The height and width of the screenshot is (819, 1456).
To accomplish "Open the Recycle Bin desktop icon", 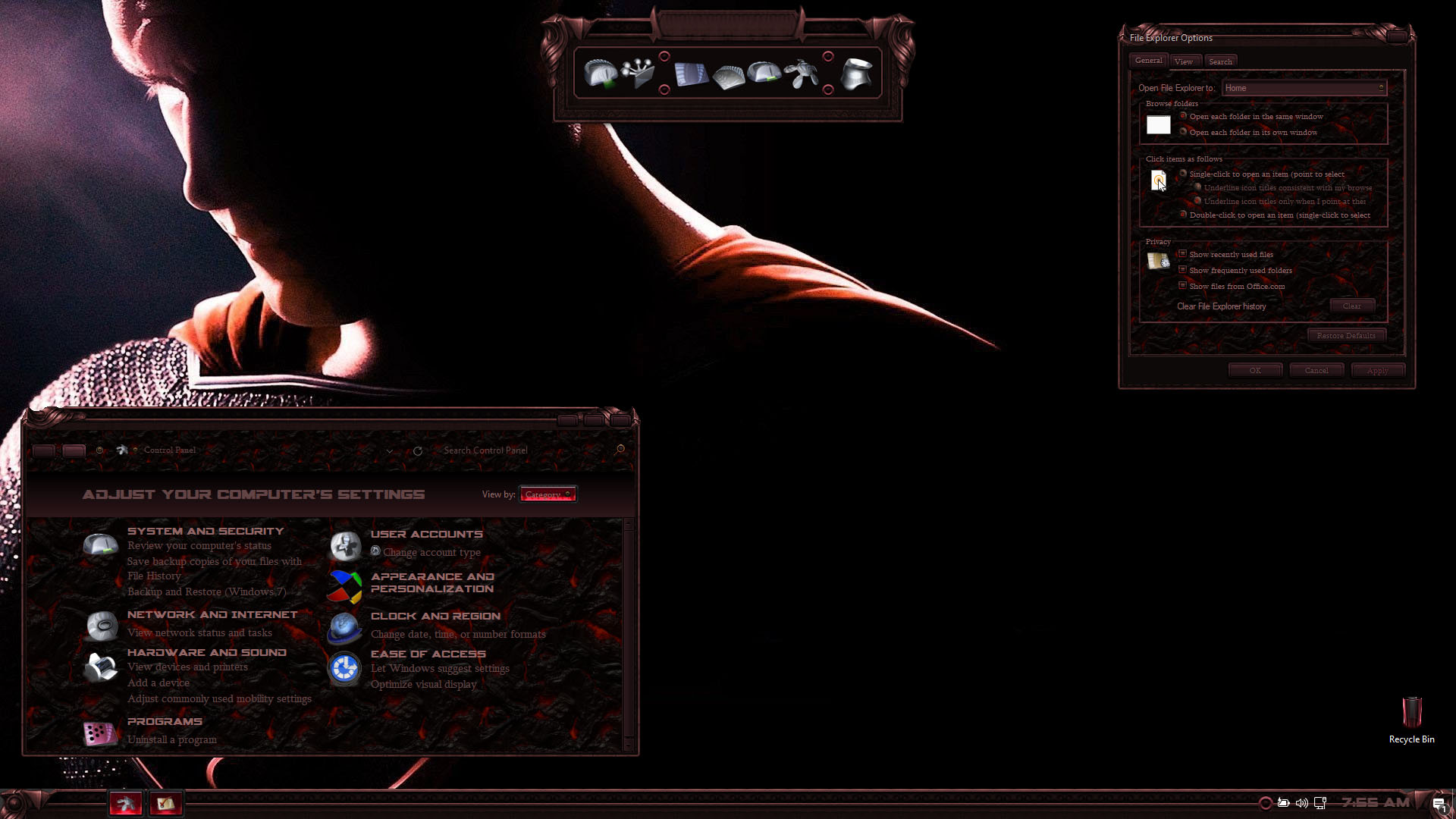I will pos(1411,717).
